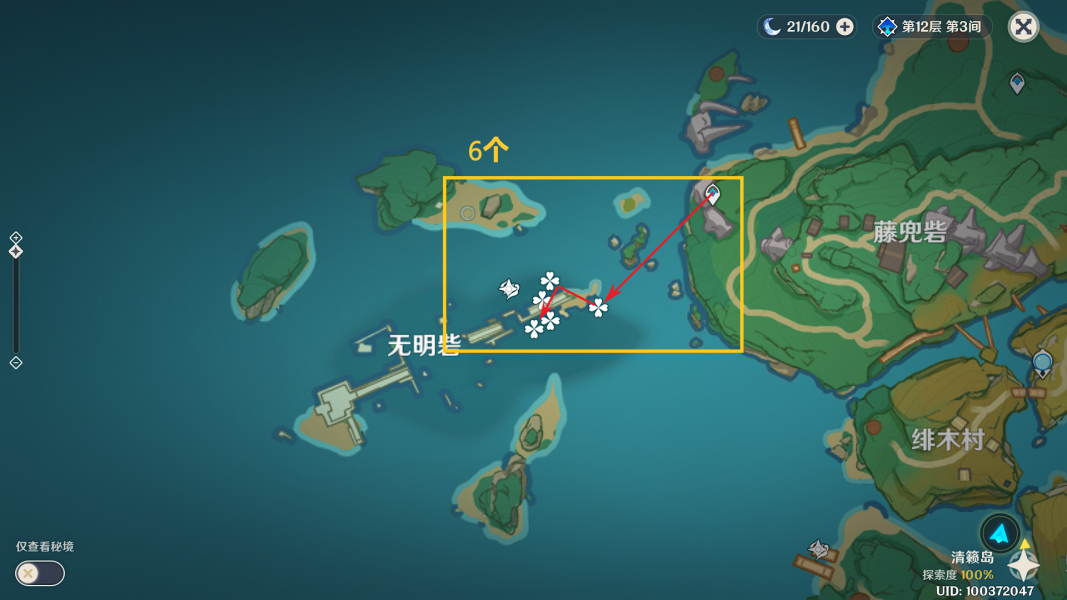
Task: Select the player location arrow marker
Action: pos(999,534)
